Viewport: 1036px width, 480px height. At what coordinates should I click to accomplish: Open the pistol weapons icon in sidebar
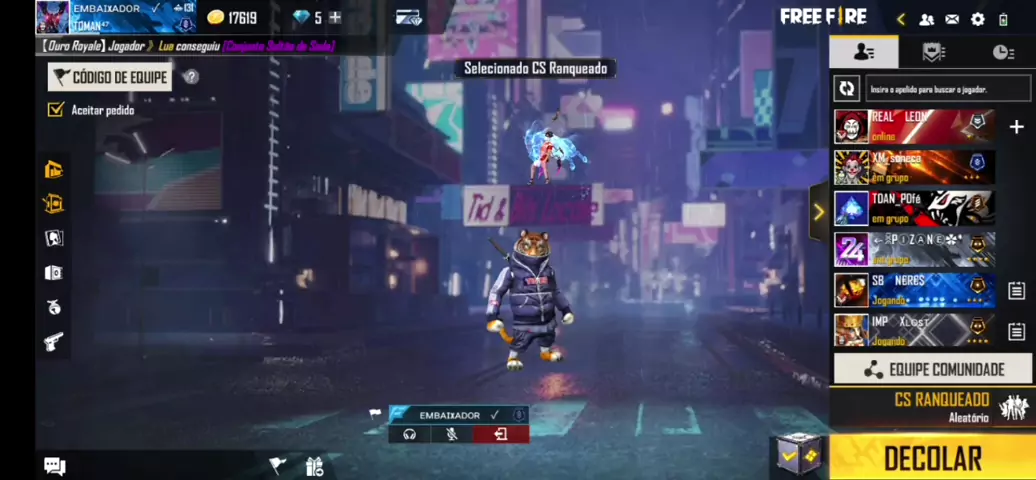coord(54,342)
